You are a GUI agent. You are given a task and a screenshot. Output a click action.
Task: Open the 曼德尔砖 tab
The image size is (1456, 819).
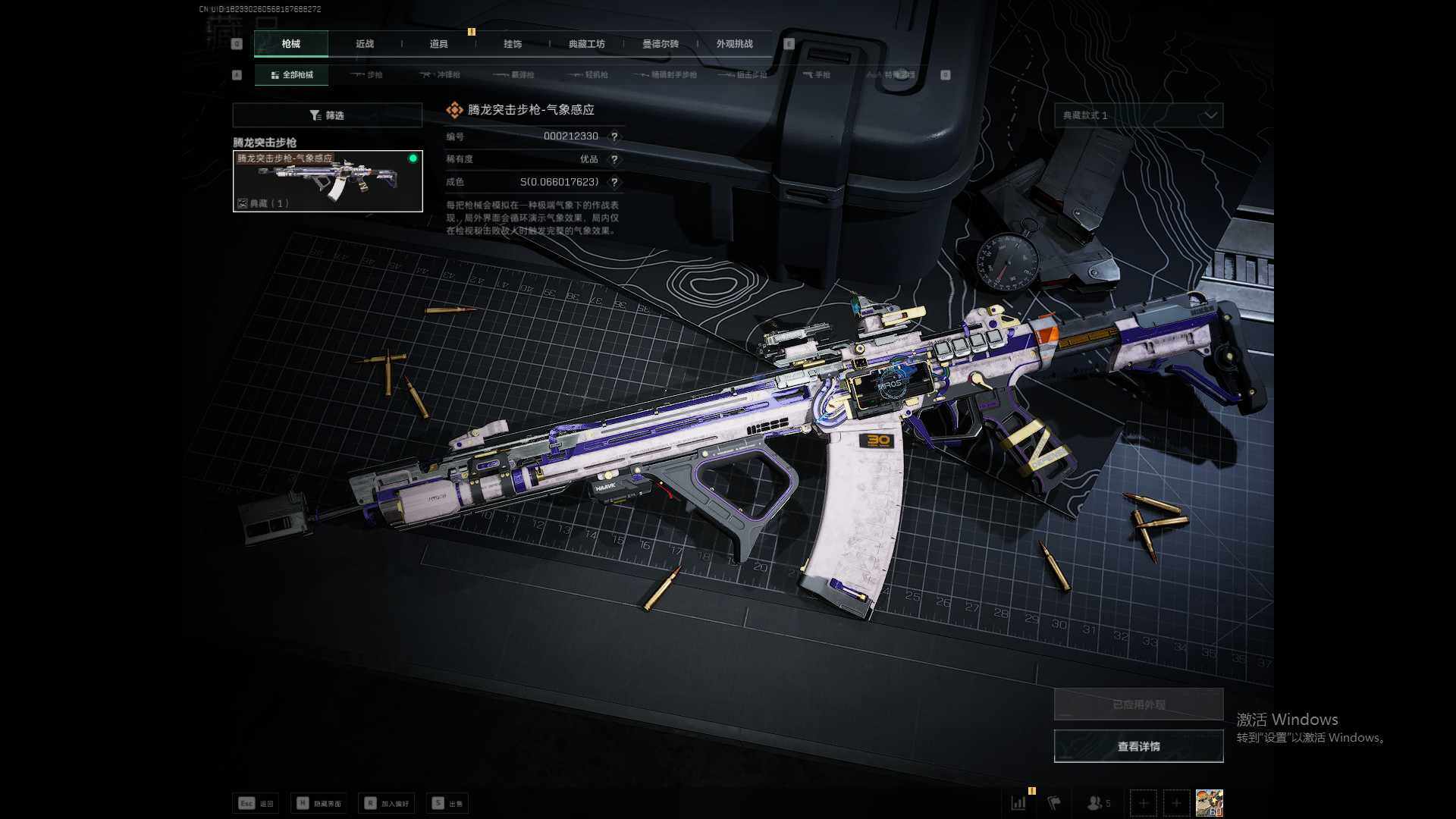pos(661,44)
